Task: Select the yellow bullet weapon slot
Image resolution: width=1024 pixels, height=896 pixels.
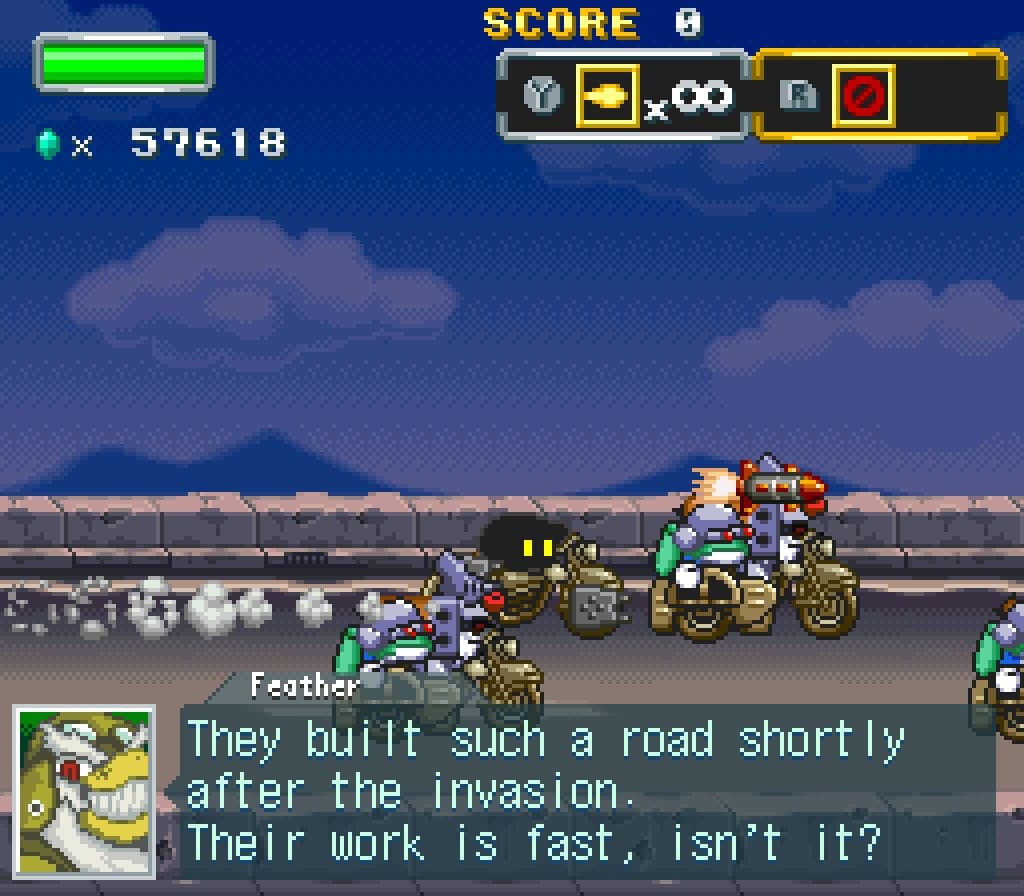Action: [x=607, y=96]
